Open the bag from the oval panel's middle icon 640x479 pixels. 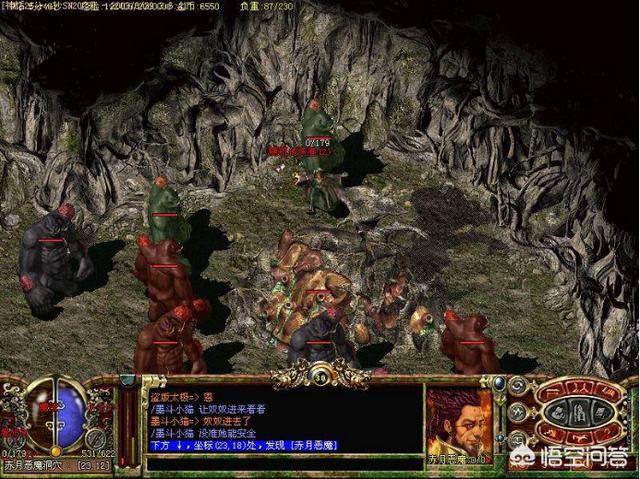[x=582, y=410]
